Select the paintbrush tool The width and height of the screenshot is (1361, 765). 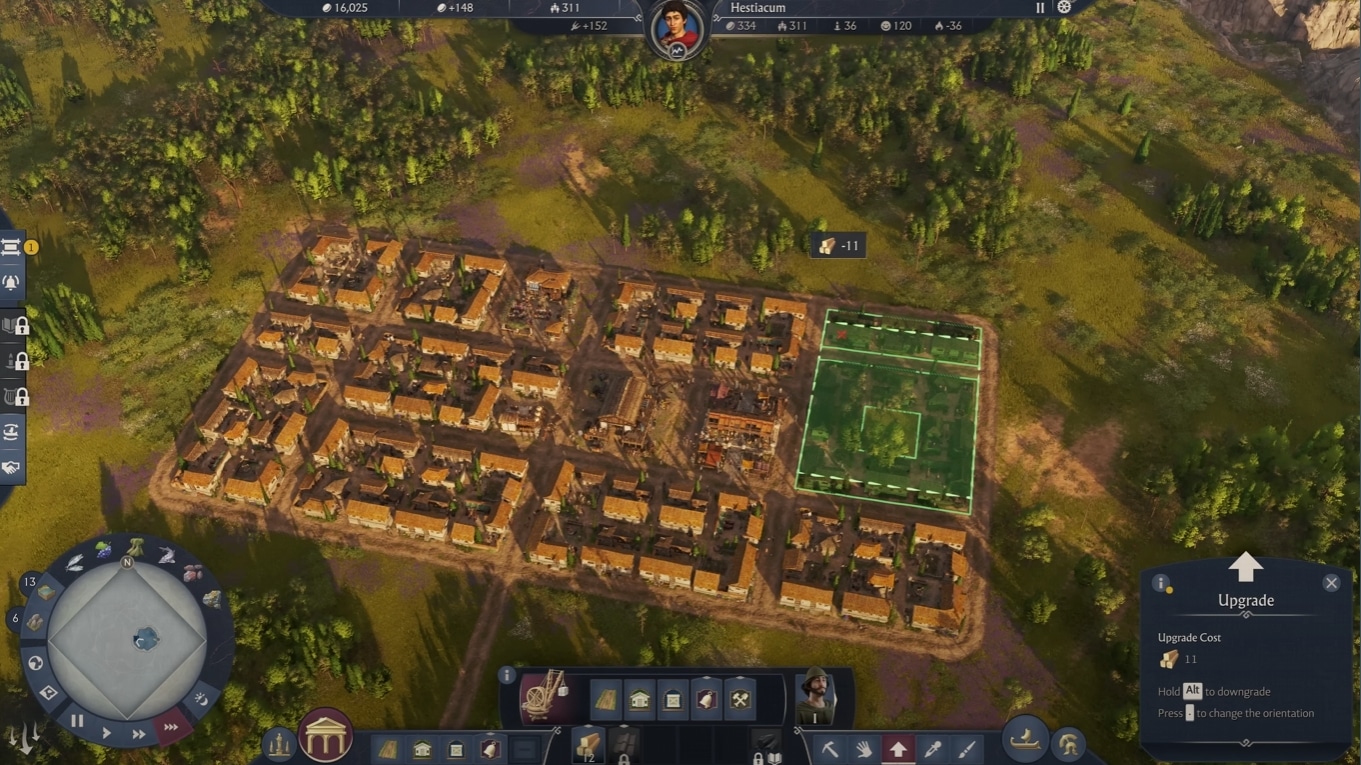pyautogui.click(x=966, y=748)
